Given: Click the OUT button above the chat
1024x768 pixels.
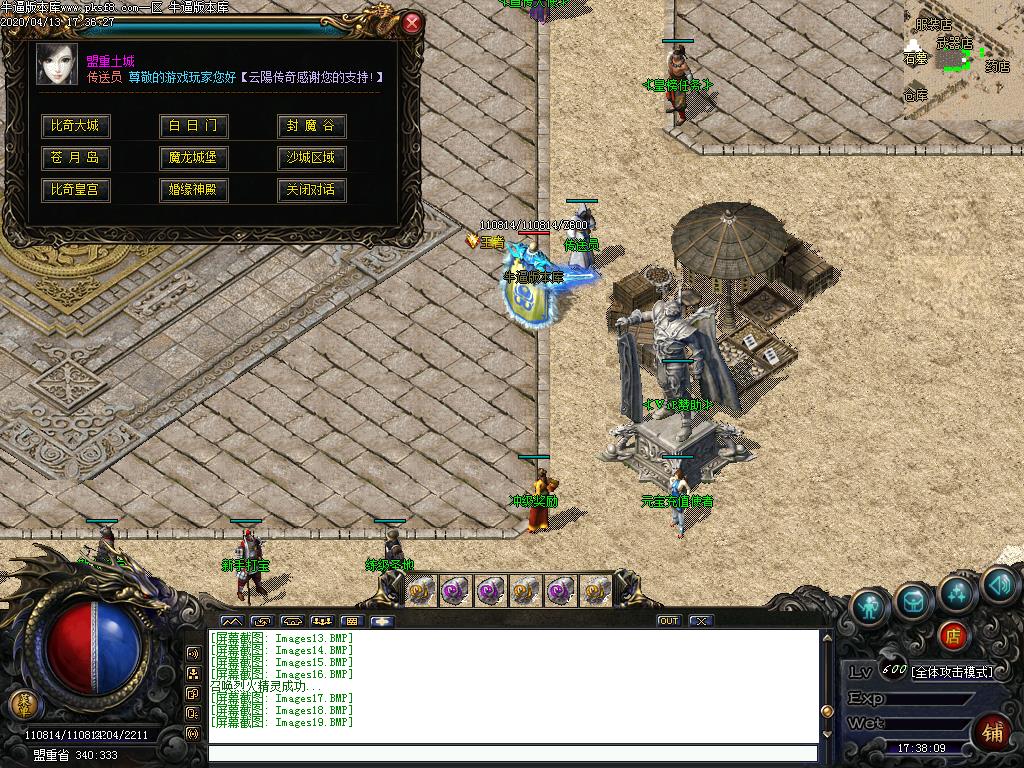Looking at the screenshot, I should coord(668,621).
